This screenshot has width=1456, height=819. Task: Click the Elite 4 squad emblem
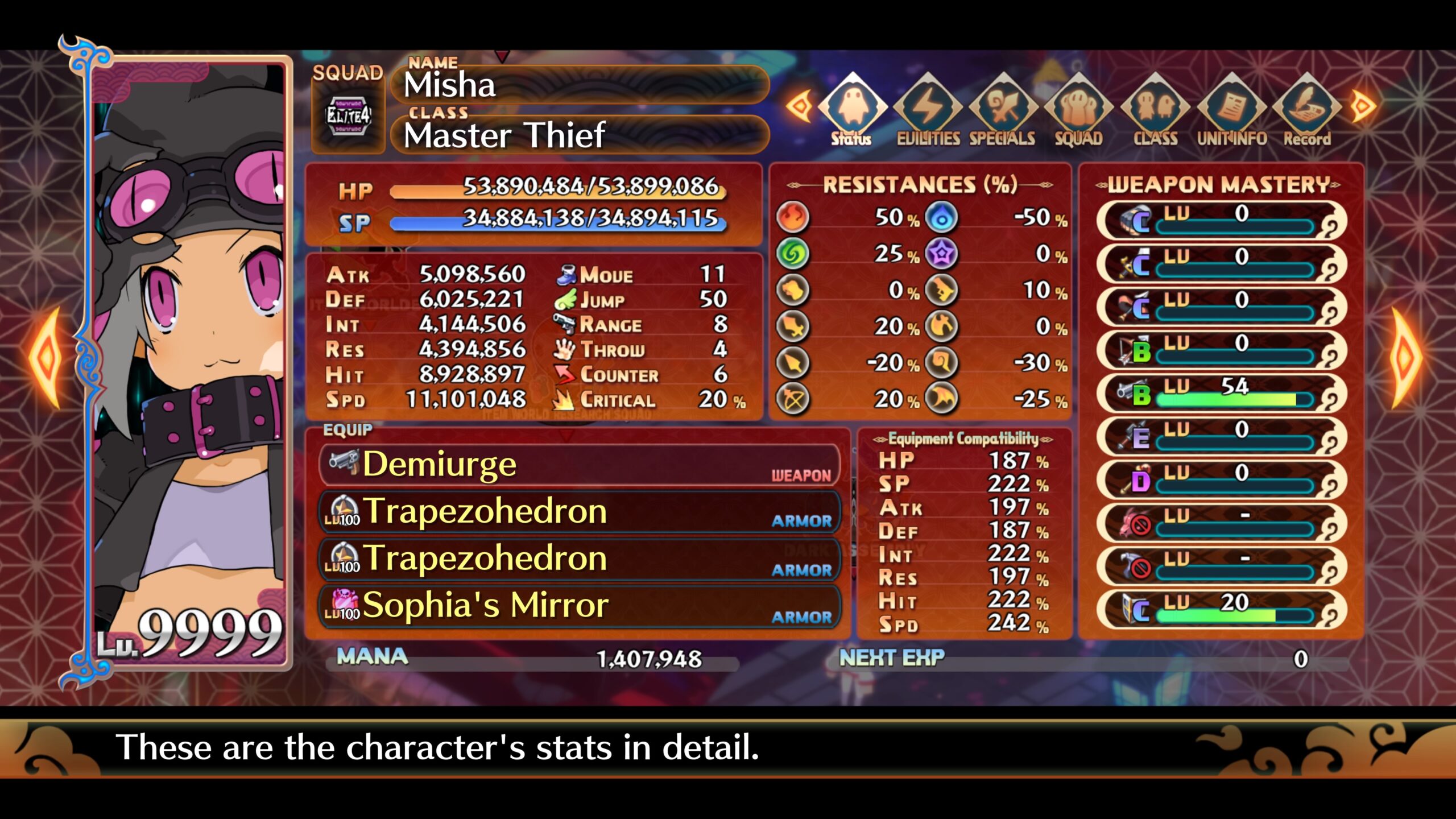coord(348,117)
